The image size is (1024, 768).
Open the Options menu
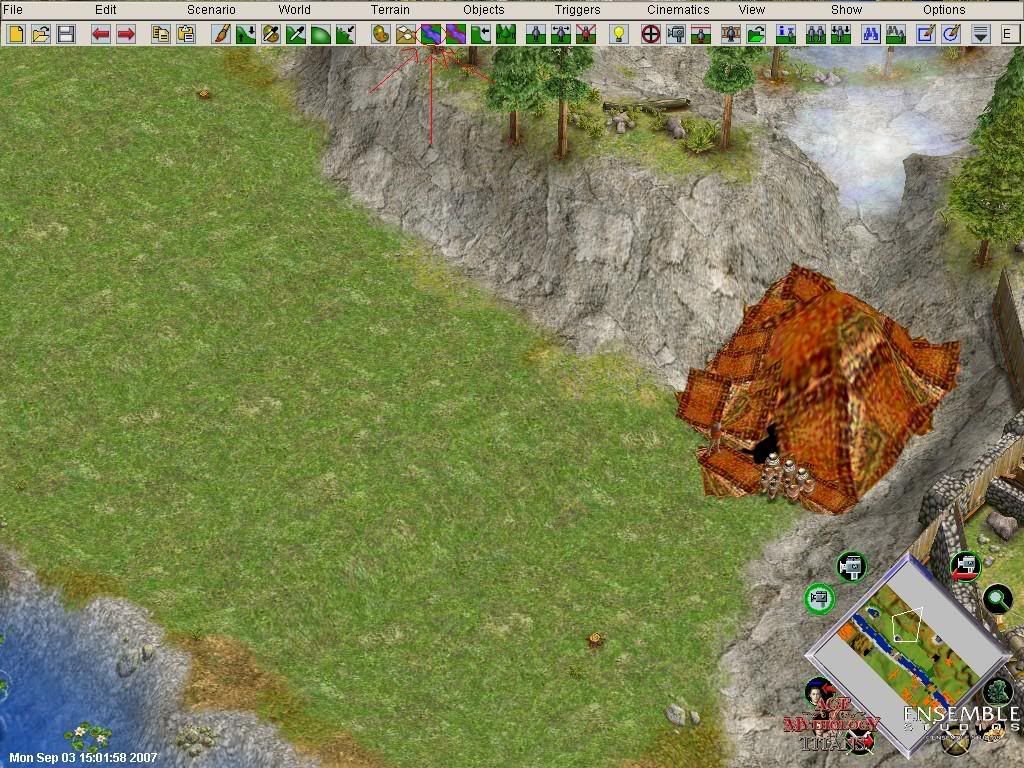(944, 10)
